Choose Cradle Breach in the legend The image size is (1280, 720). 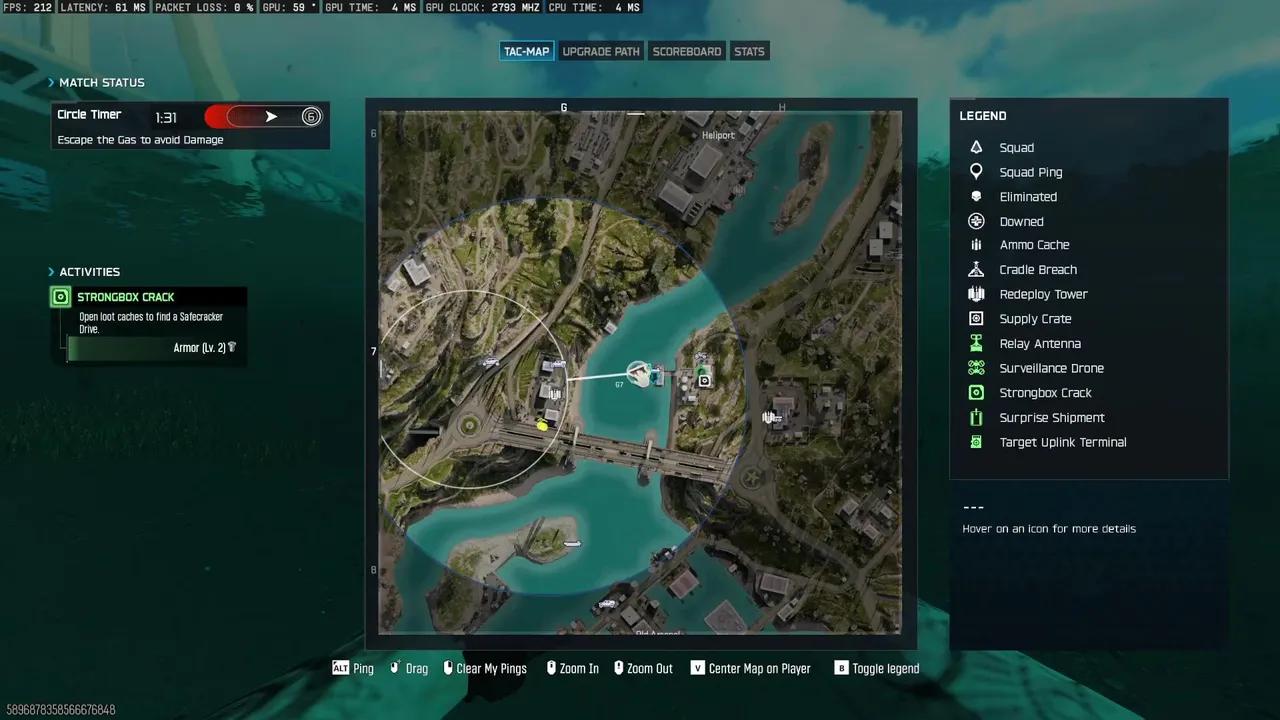click(x=1037, y=270)
